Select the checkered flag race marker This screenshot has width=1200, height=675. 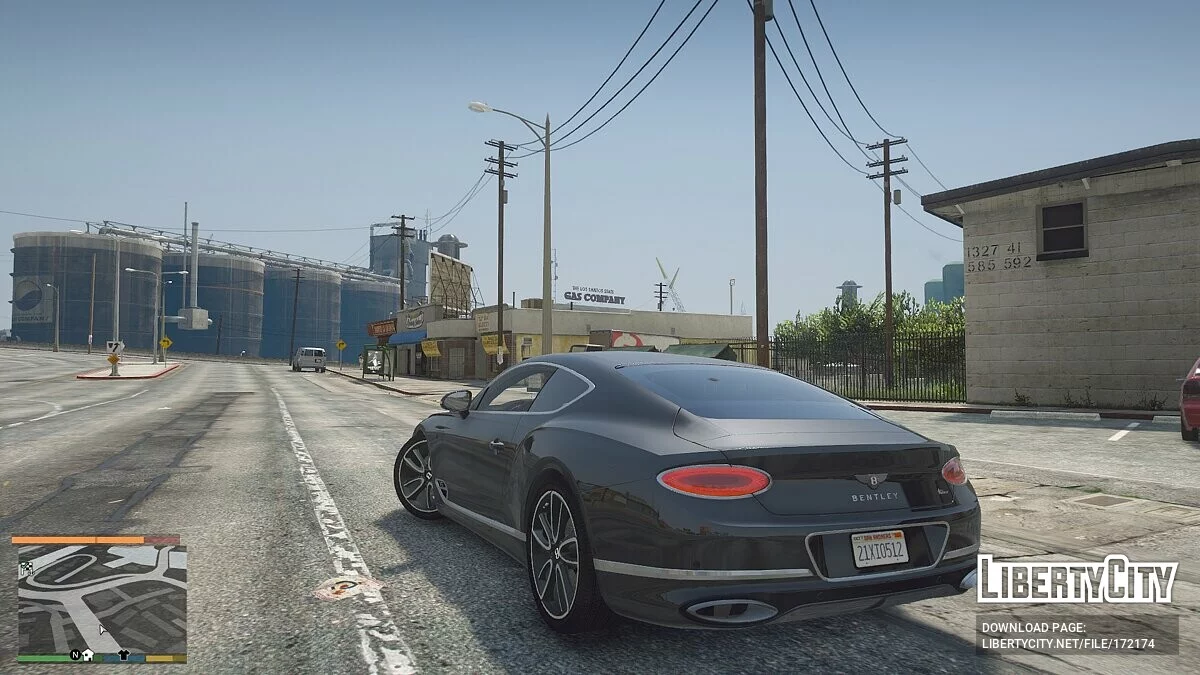pos(25,568)
